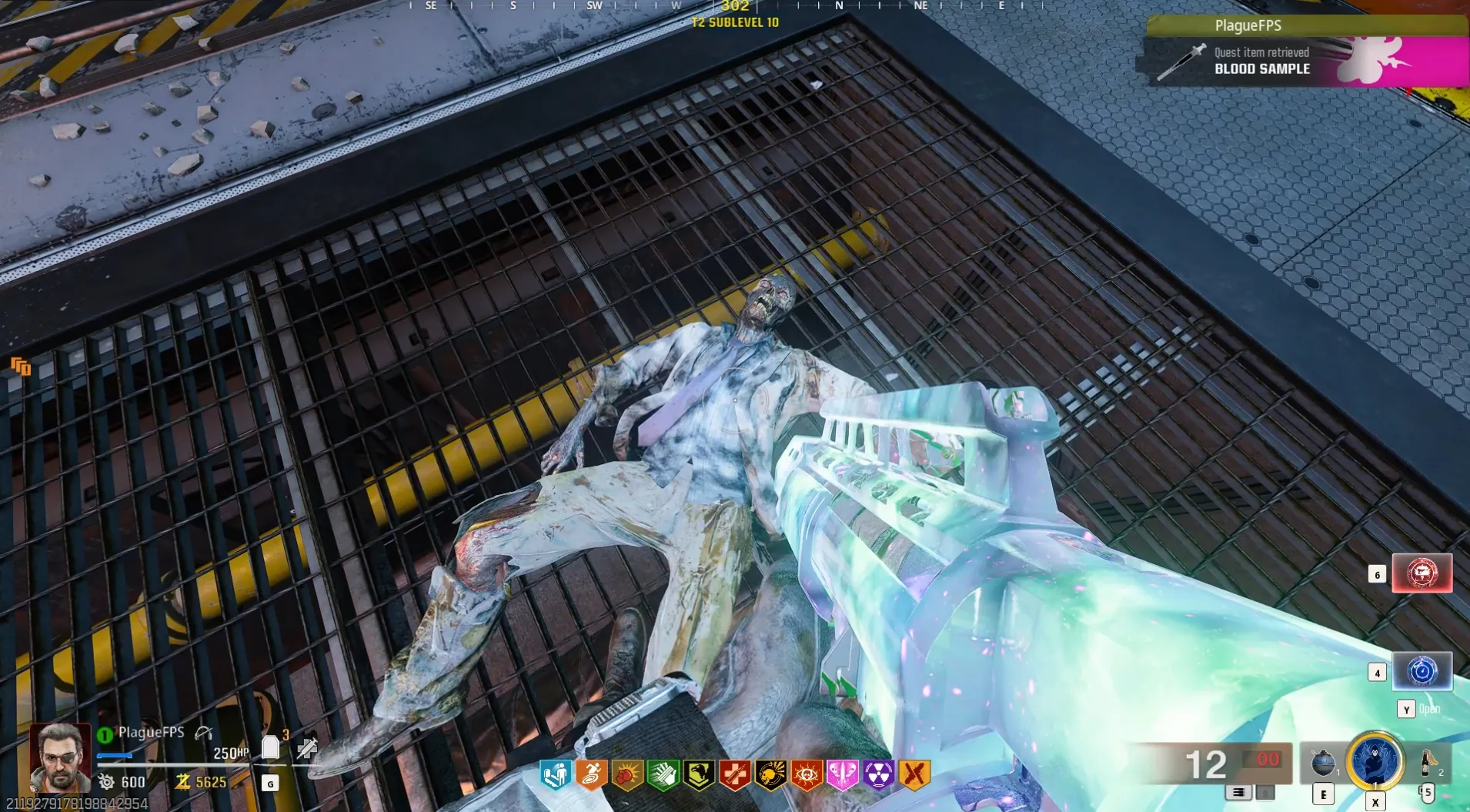This screenshot has width=1470, height=812.
Task: Select the orange running-man Stamin-Up perk
Action: pyautogui.click(x=591, y=775)
